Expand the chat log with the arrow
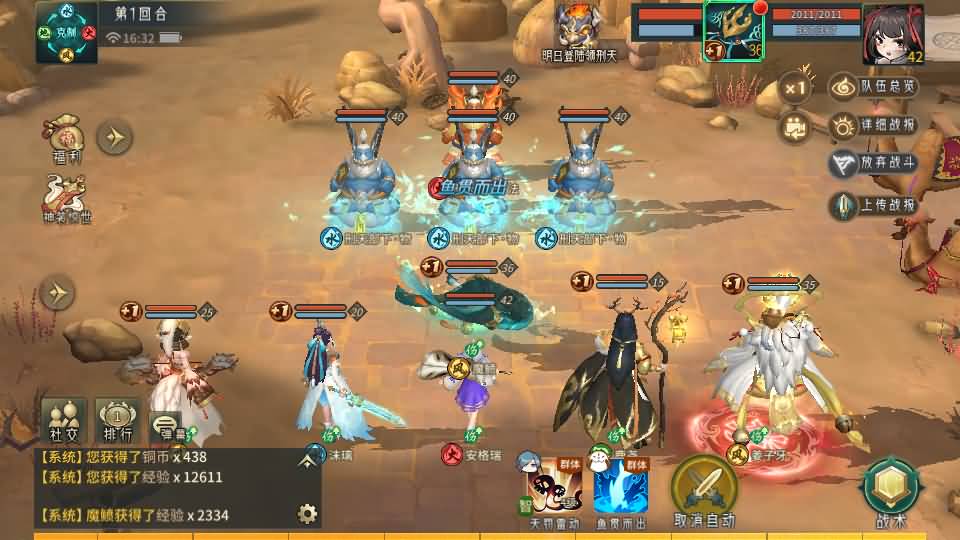 tap(307, 461)
